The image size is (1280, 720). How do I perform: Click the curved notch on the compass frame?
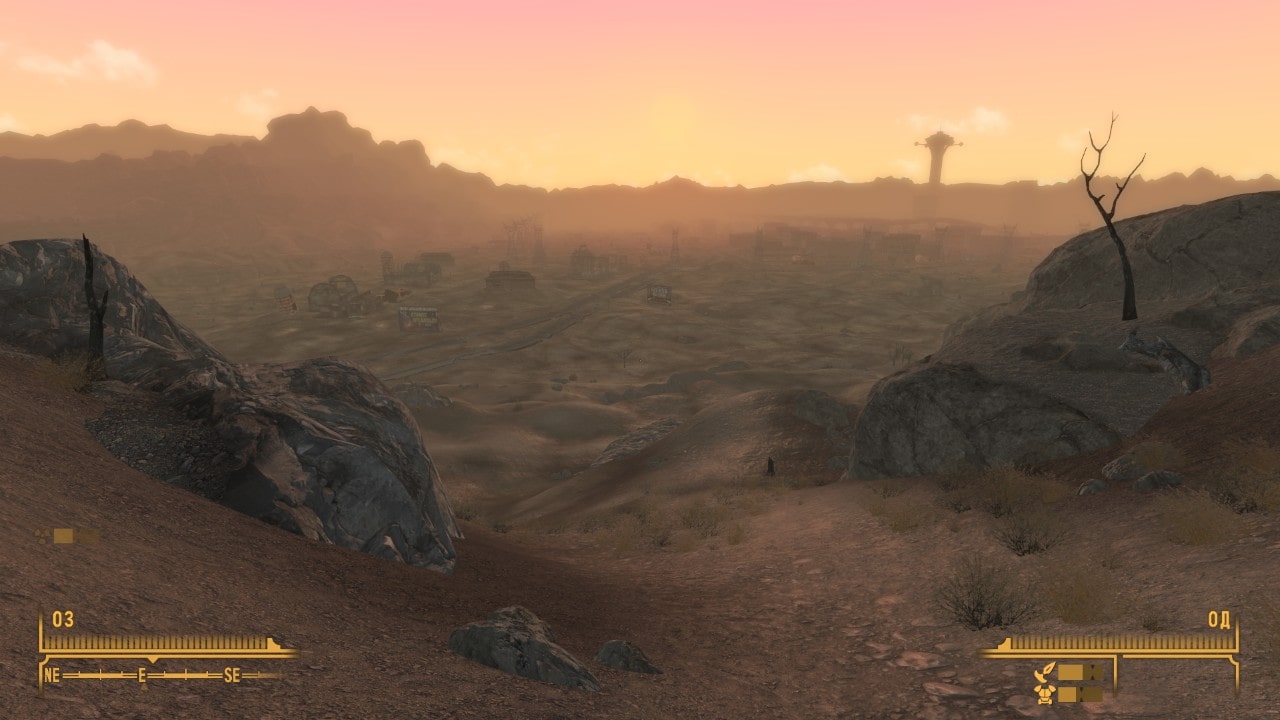pyautogui.click(x=44, y=660)
